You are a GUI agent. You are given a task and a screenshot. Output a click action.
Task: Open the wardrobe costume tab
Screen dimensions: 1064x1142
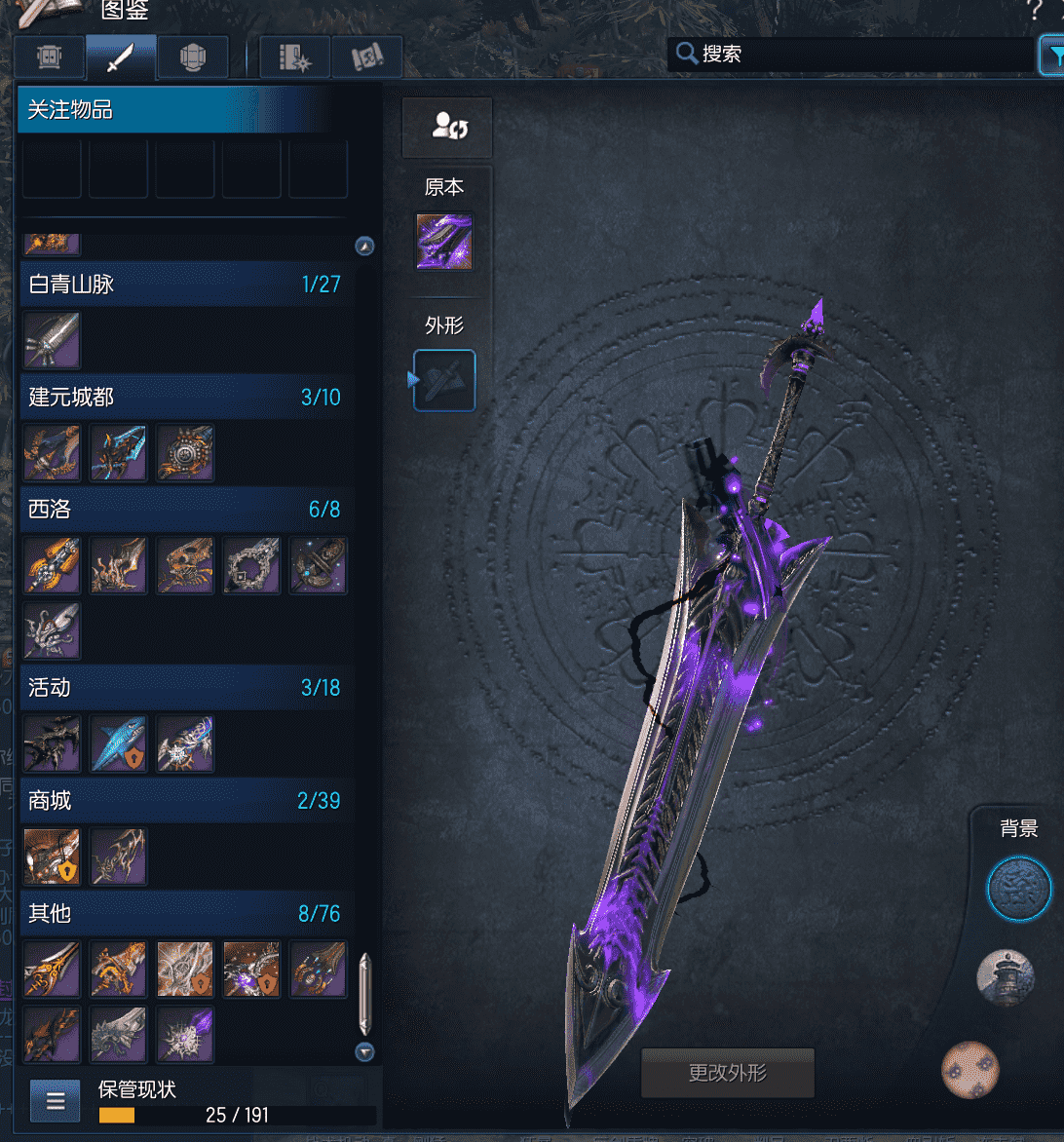click(x=49, y=58)
